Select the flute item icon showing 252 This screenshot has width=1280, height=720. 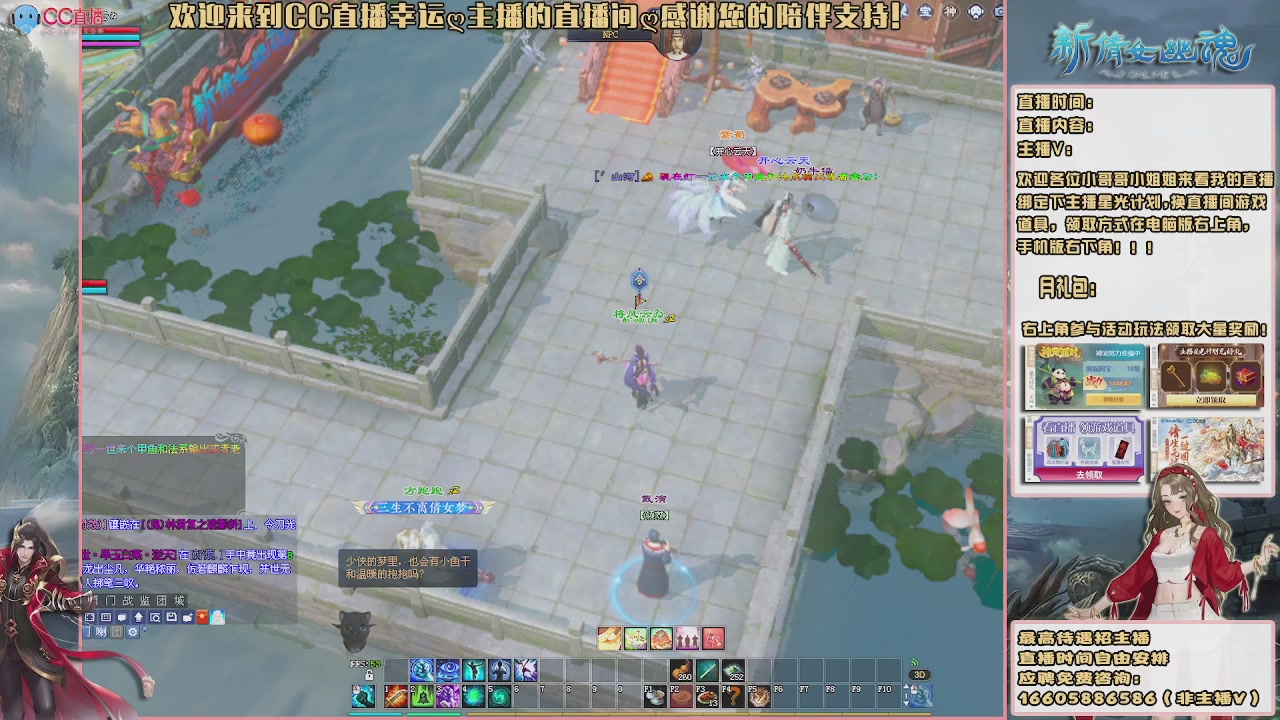point(732,669)
